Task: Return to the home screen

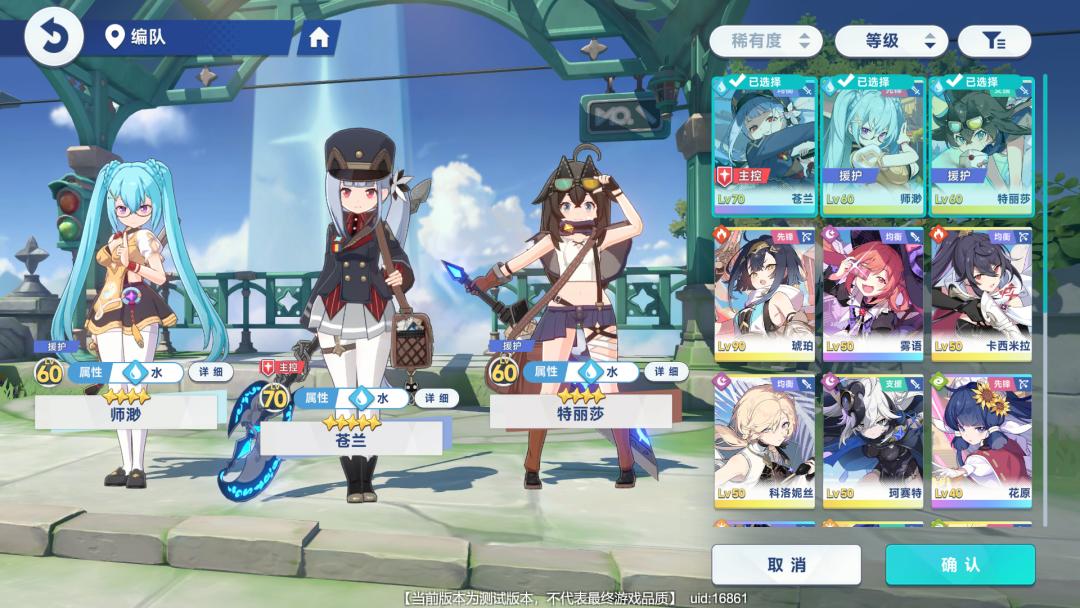Action: click(319, 38)
